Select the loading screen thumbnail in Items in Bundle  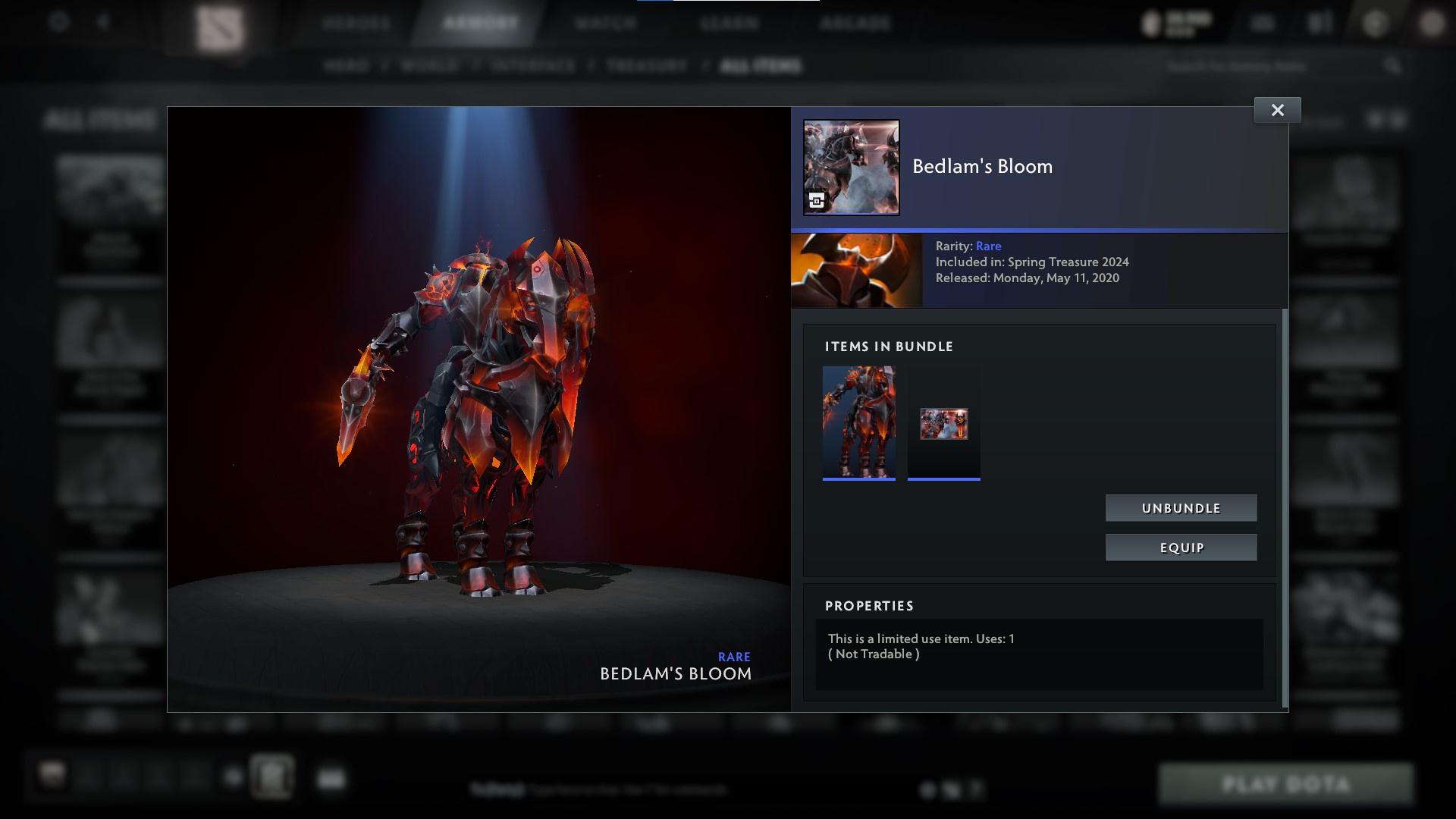tap(943, 422)
